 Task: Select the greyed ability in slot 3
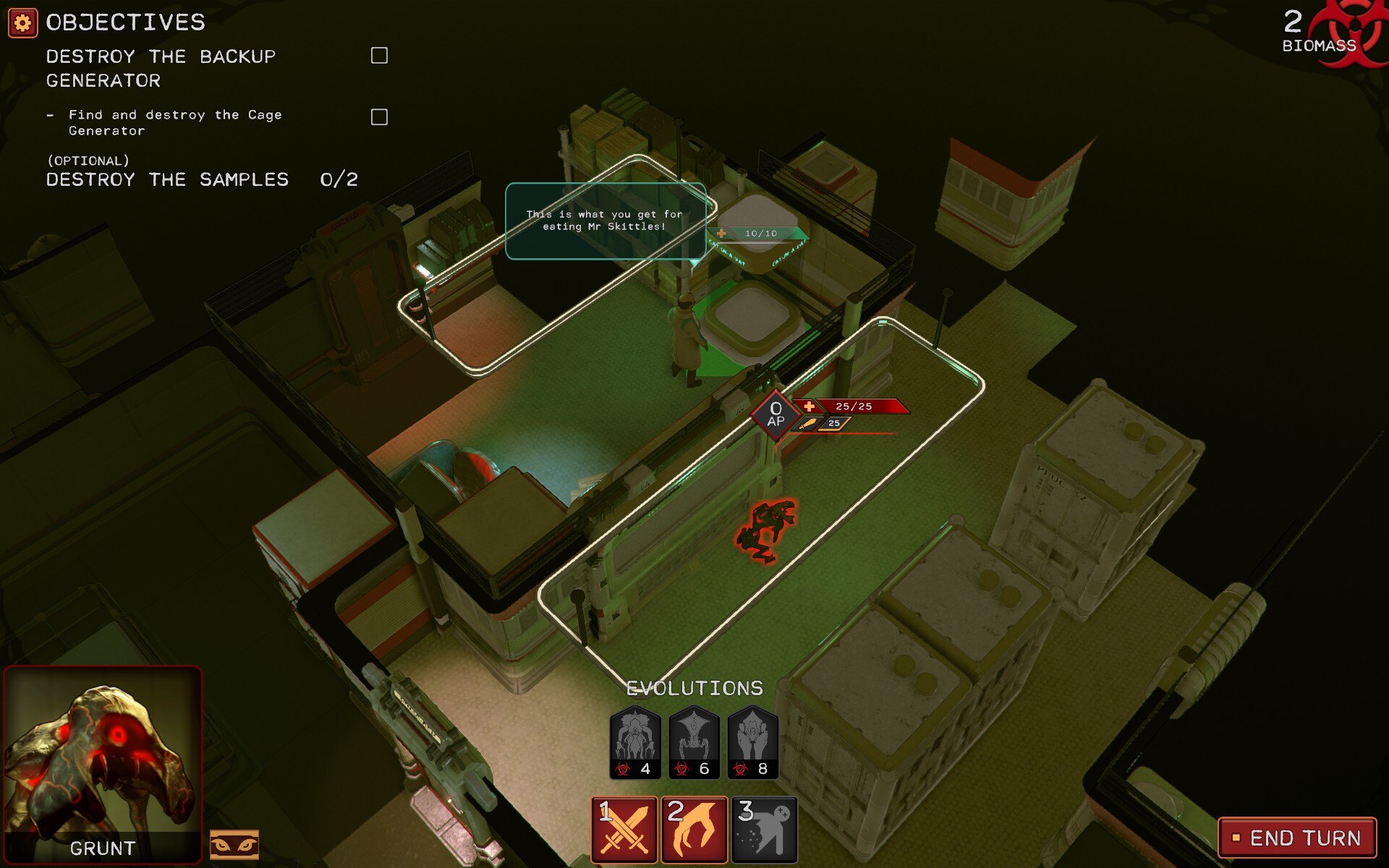coord(764,830)
